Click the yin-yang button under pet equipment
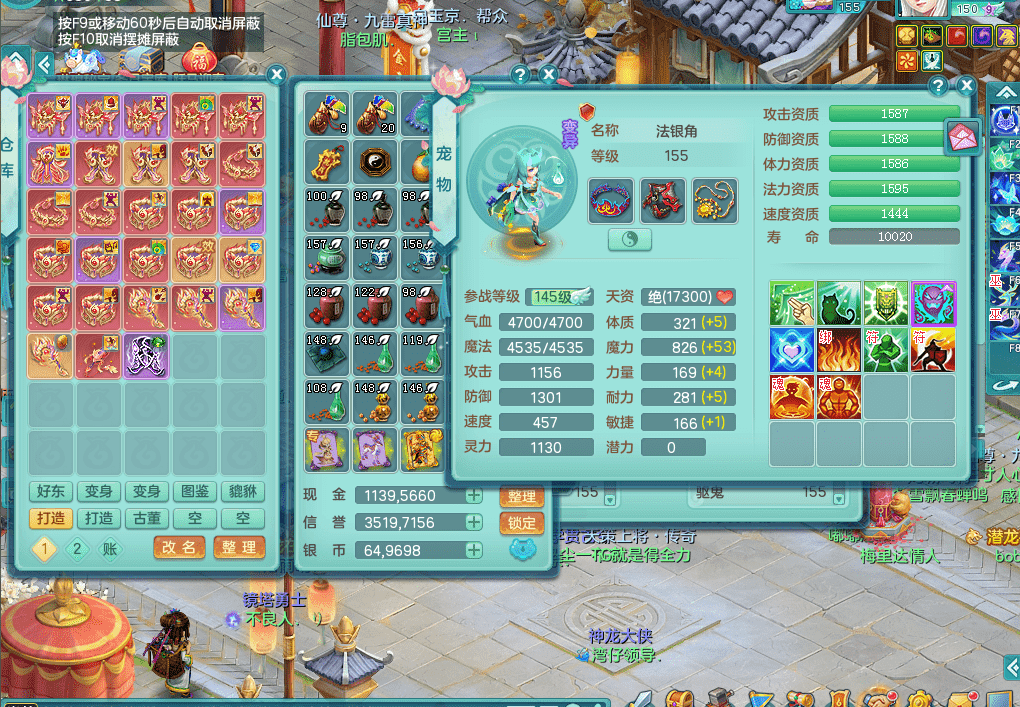The height and width of the screenshot is (707, 1020). coord(629,239)
